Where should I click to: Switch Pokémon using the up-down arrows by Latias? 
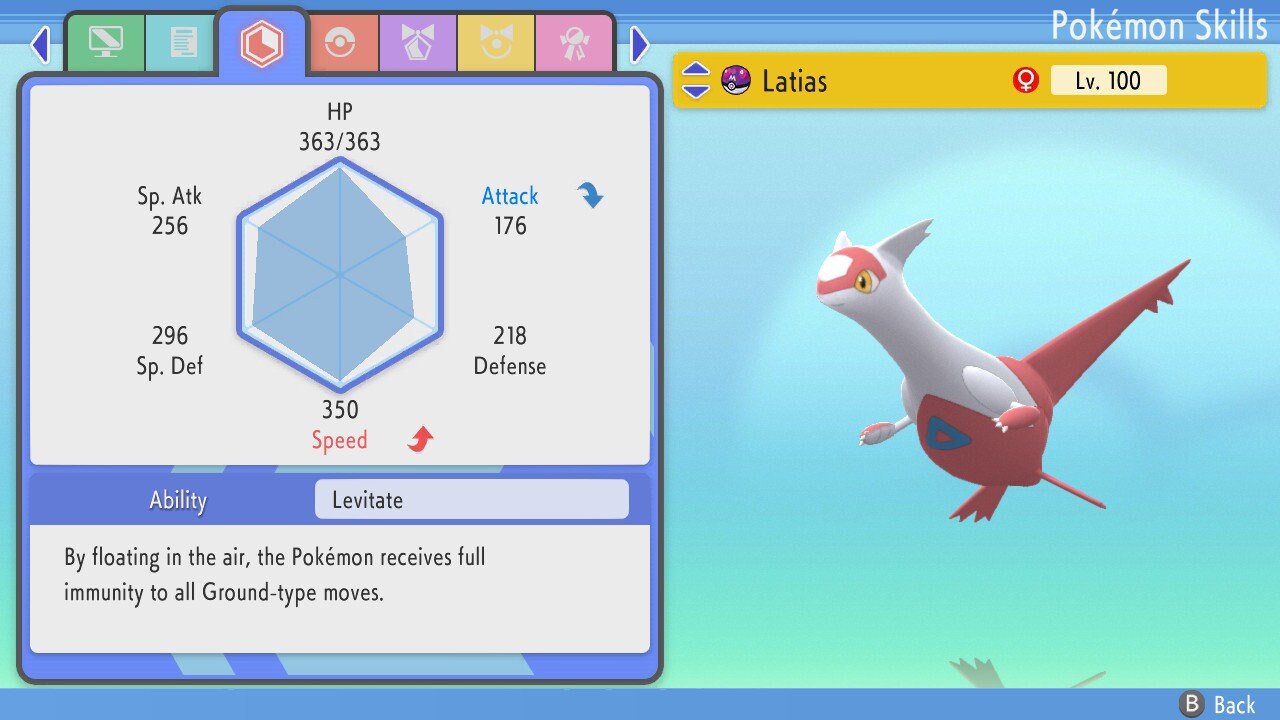pos(696,80)
